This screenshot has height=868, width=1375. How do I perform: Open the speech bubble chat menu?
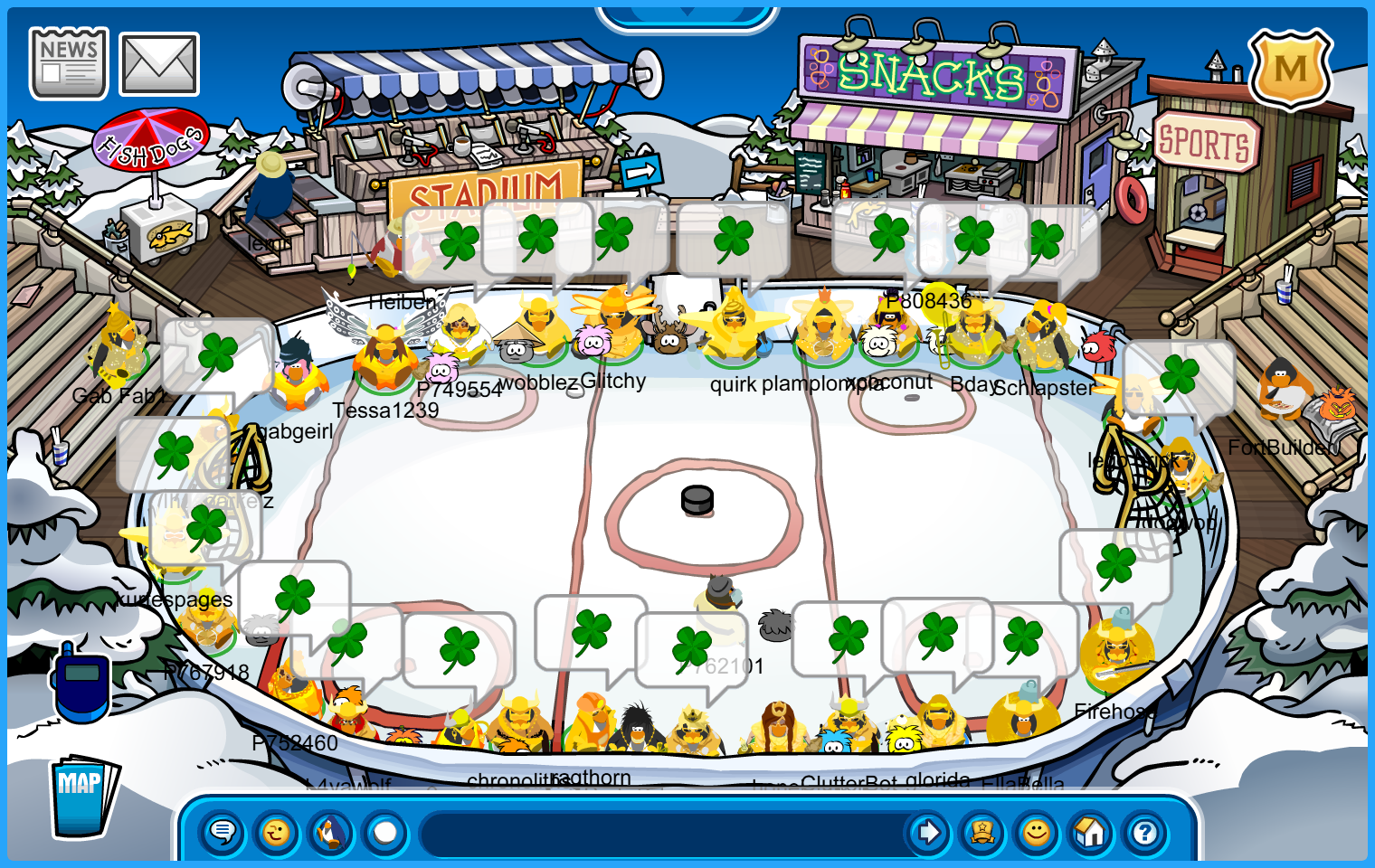(x=223, y=832)
